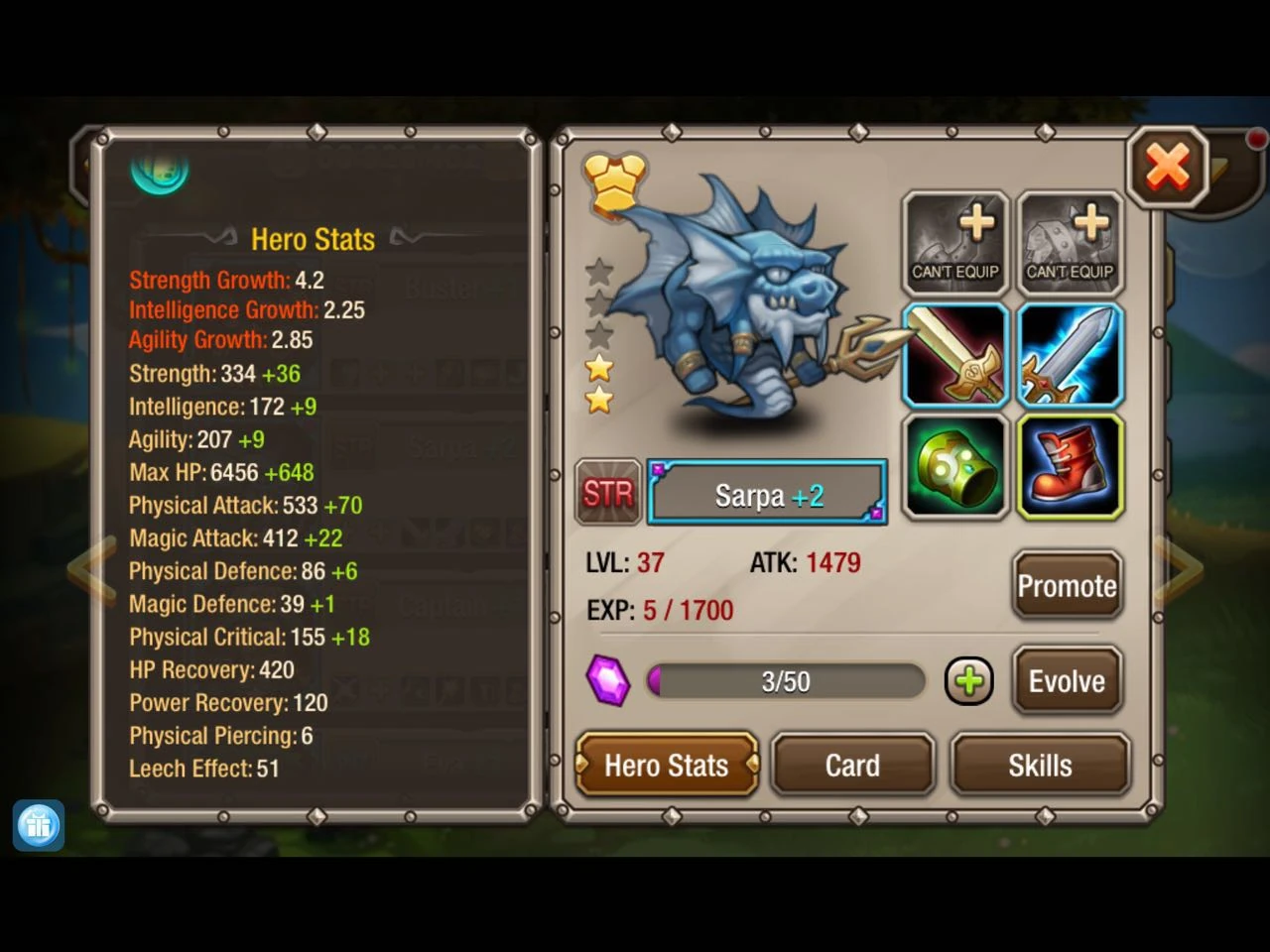The image size is (1270, 952).
Task: Open the silver dagger equipment slot
Action: [1070, 355]
